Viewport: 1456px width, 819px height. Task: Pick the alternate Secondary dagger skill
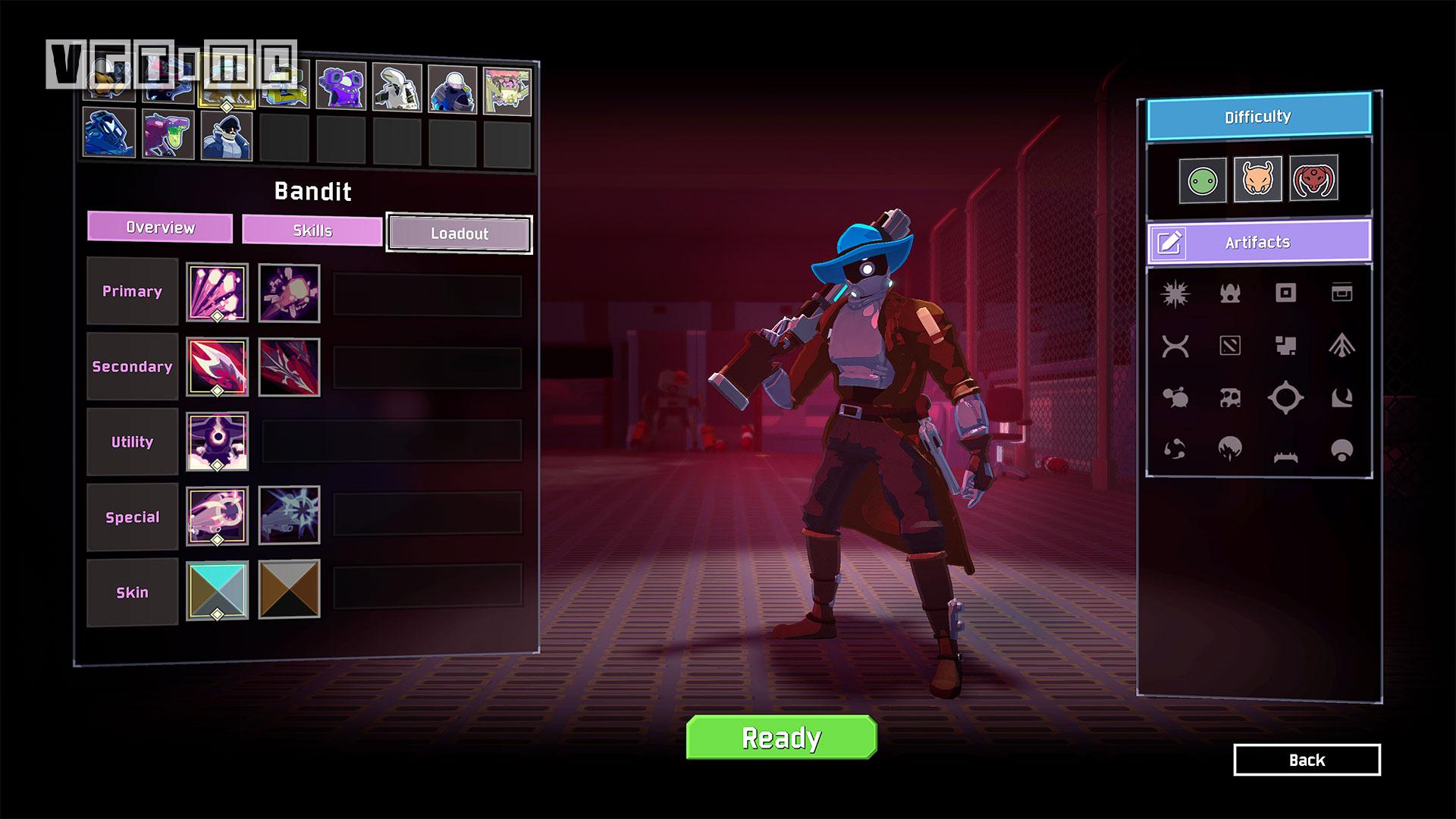click(289, 368)
